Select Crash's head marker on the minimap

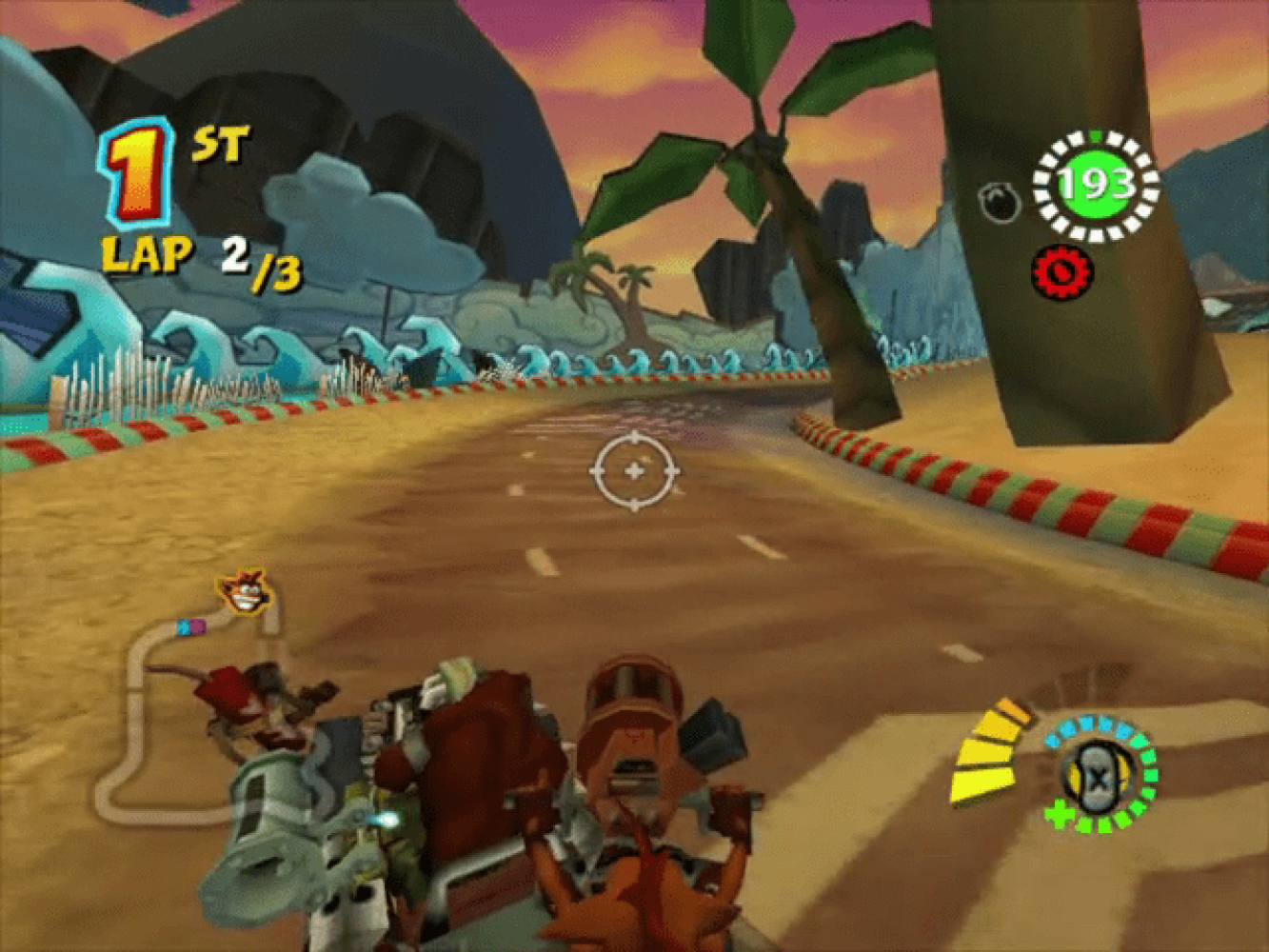point(243,592)
